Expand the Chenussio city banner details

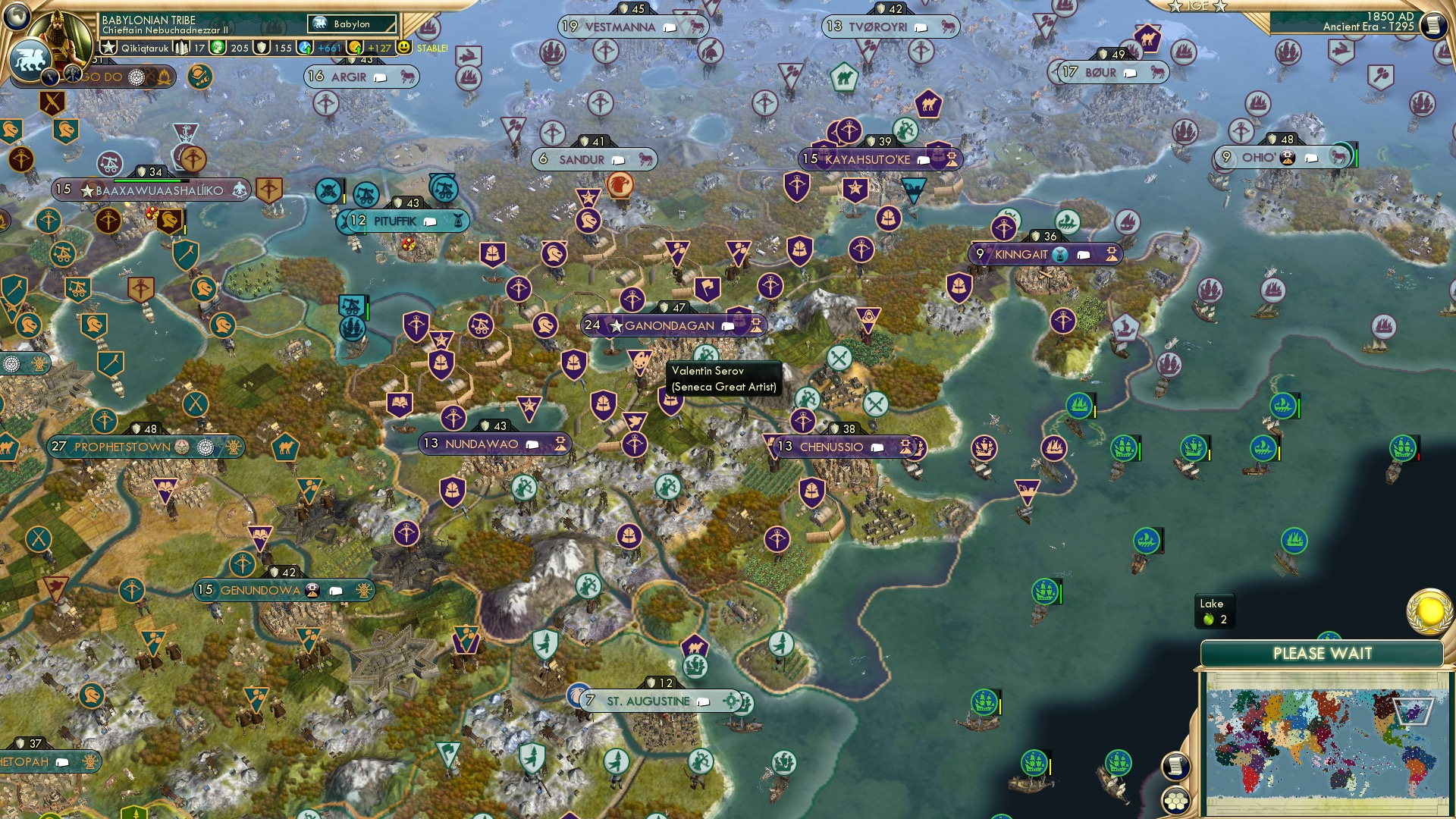(x=878, y=447)
